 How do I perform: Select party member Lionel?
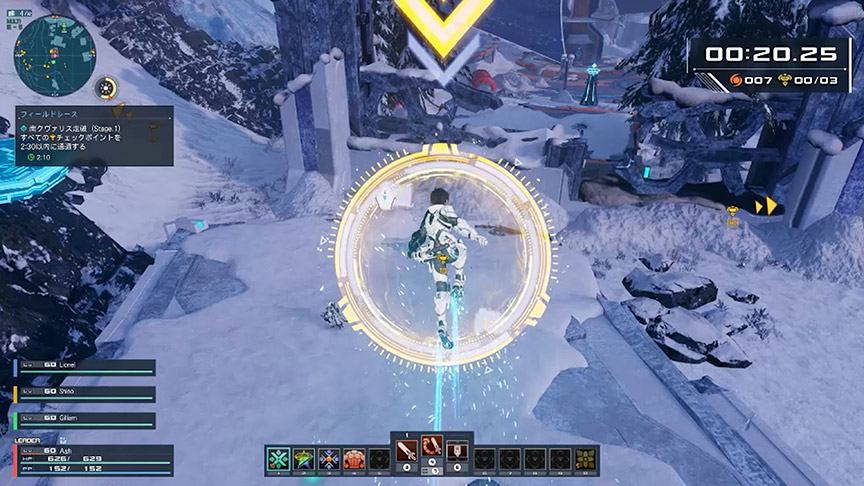85,367
